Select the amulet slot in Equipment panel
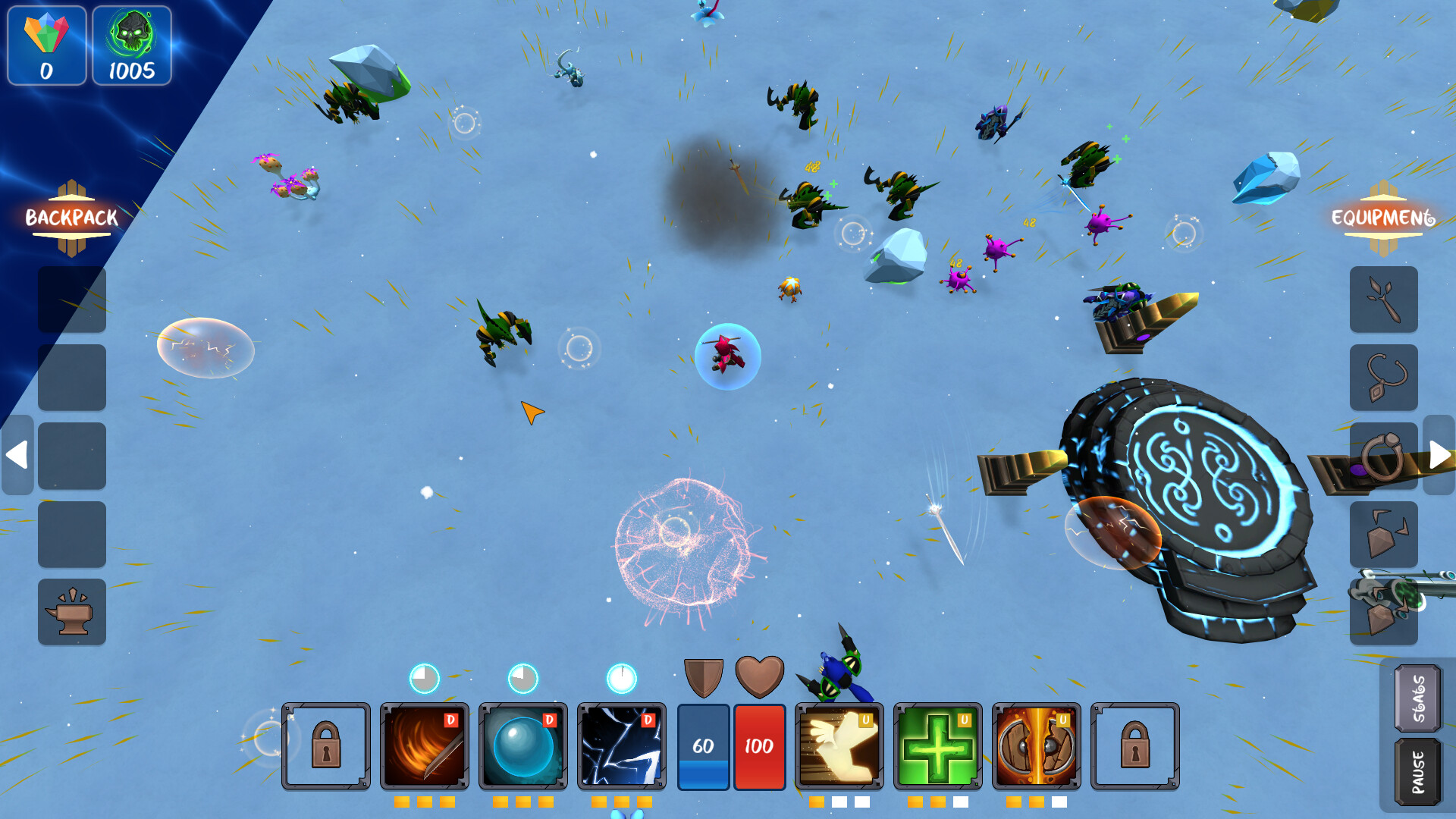This screenshot has height=819, width=1456. [1384, 378]
